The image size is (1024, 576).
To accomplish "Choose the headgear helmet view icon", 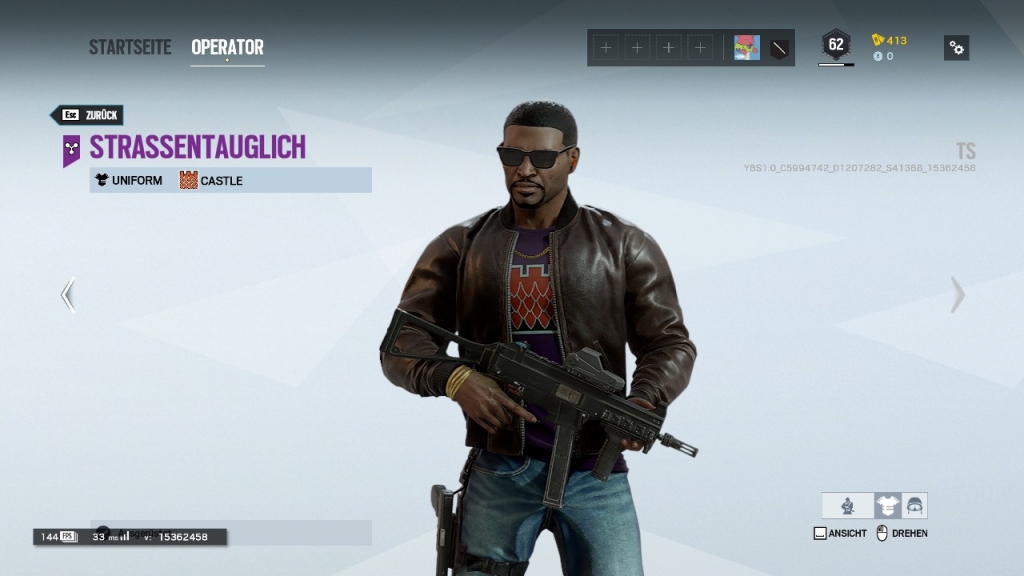I will coord(914,506).
